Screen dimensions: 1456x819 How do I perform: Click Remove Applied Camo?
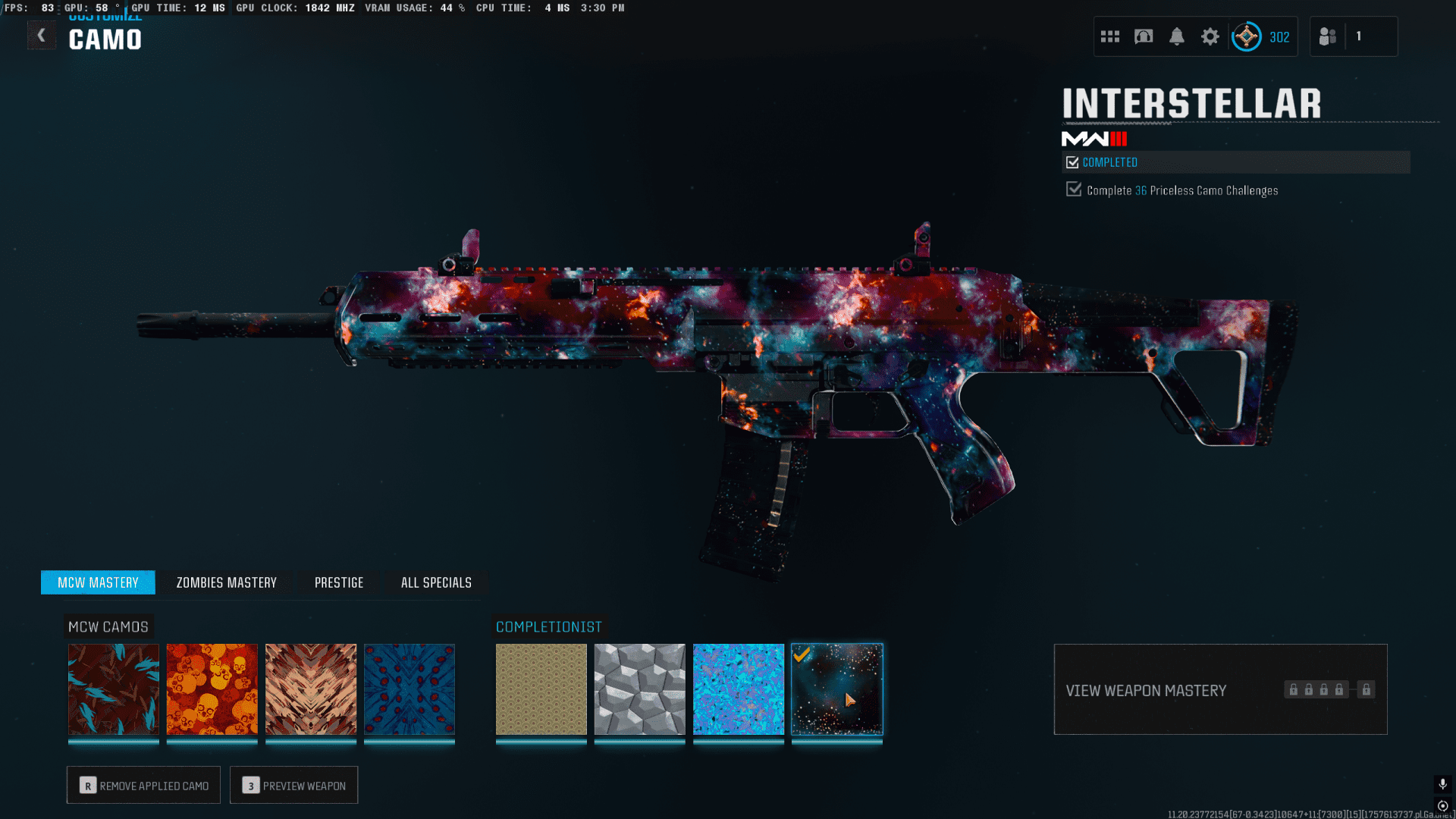pyautogui.click(x=143, y=785)
